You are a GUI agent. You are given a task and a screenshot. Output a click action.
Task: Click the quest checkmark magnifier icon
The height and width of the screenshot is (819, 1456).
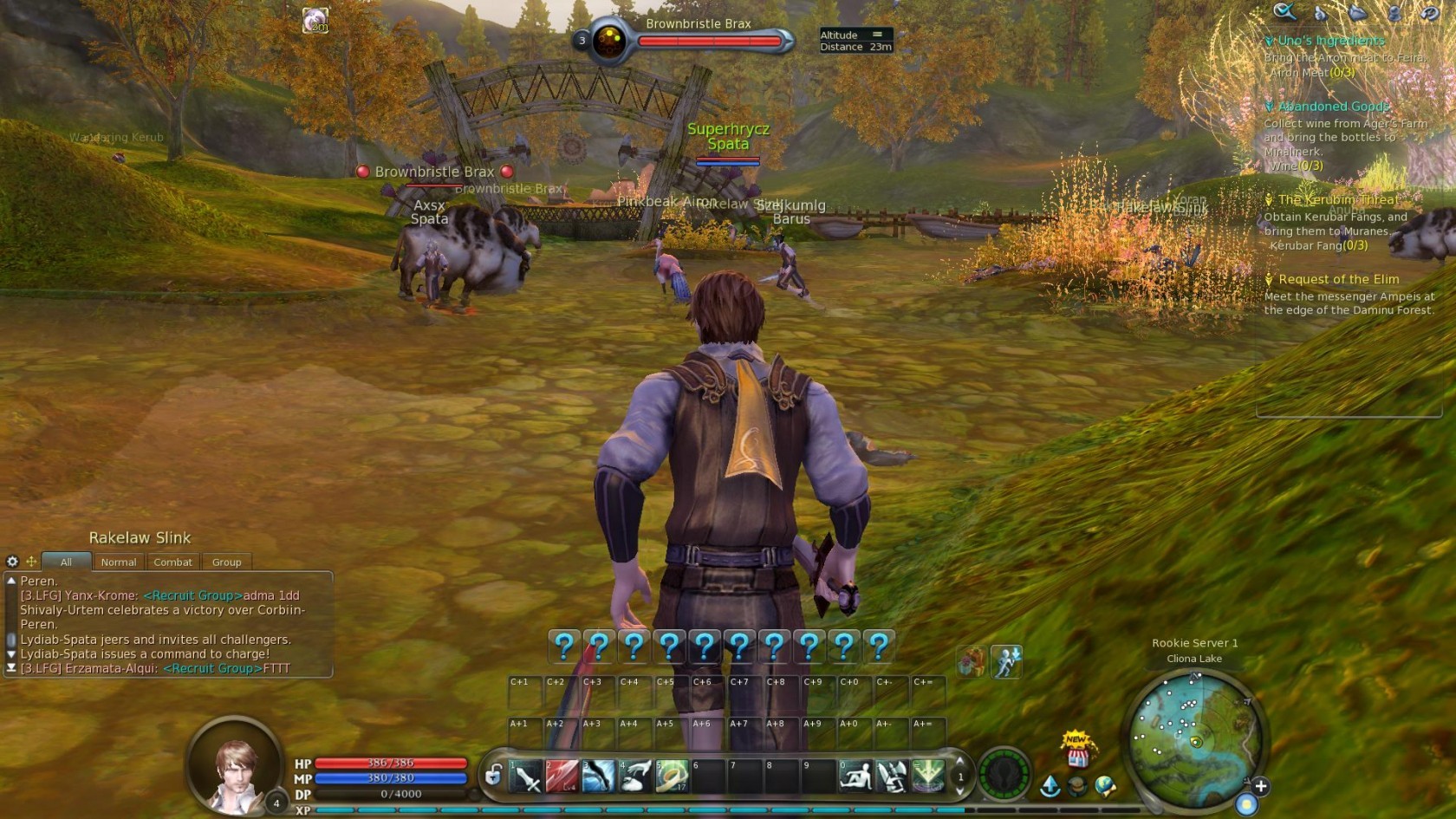tap(1284, 11)
